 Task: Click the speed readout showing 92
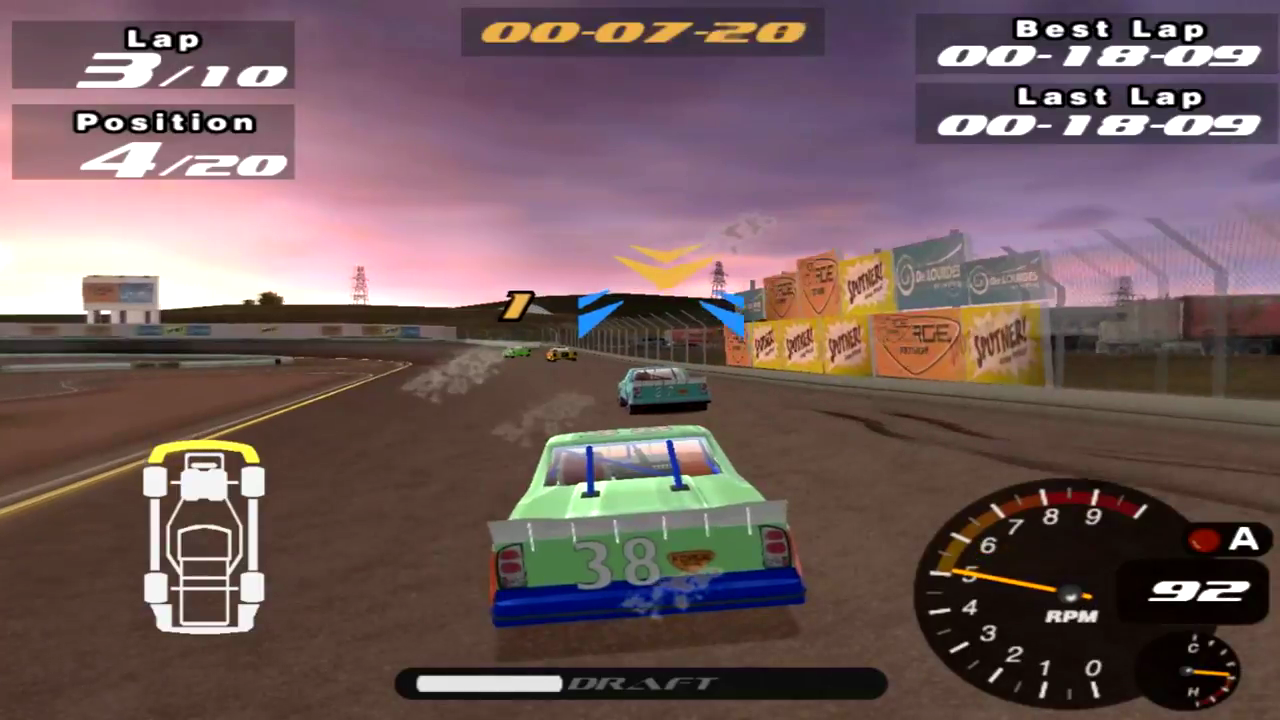(x=1199, y=590)
